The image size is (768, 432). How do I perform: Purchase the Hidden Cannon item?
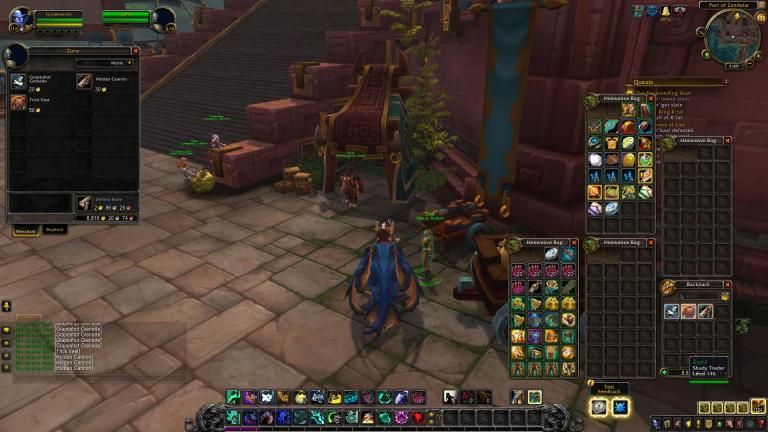pos(85,79)
